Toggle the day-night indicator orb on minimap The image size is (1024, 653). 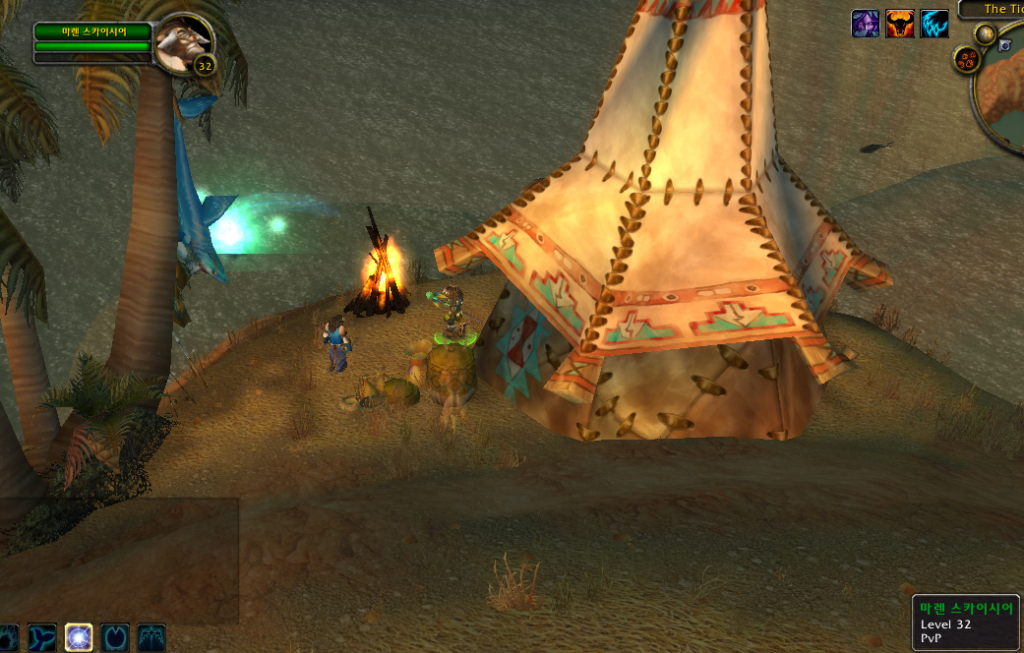point(986,35)
